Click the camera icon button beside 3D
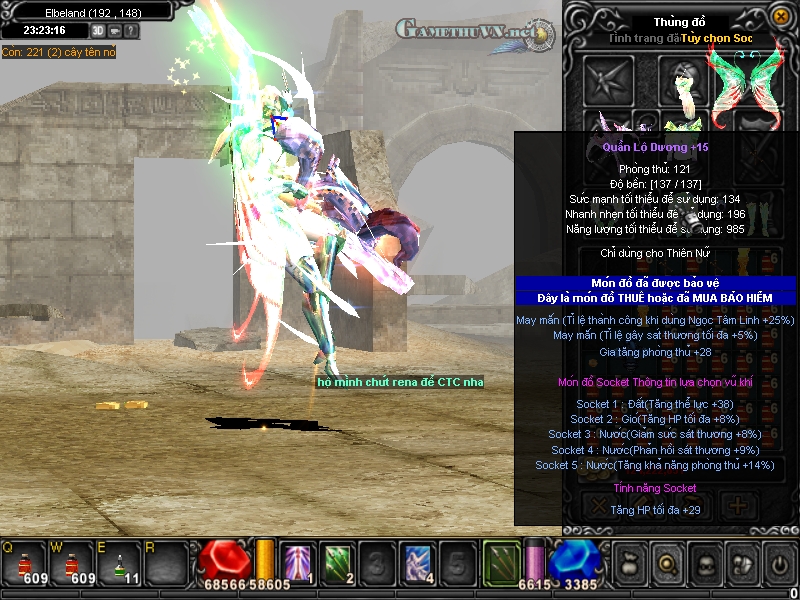This screenshot has height=600, width=800. (116, 31)
